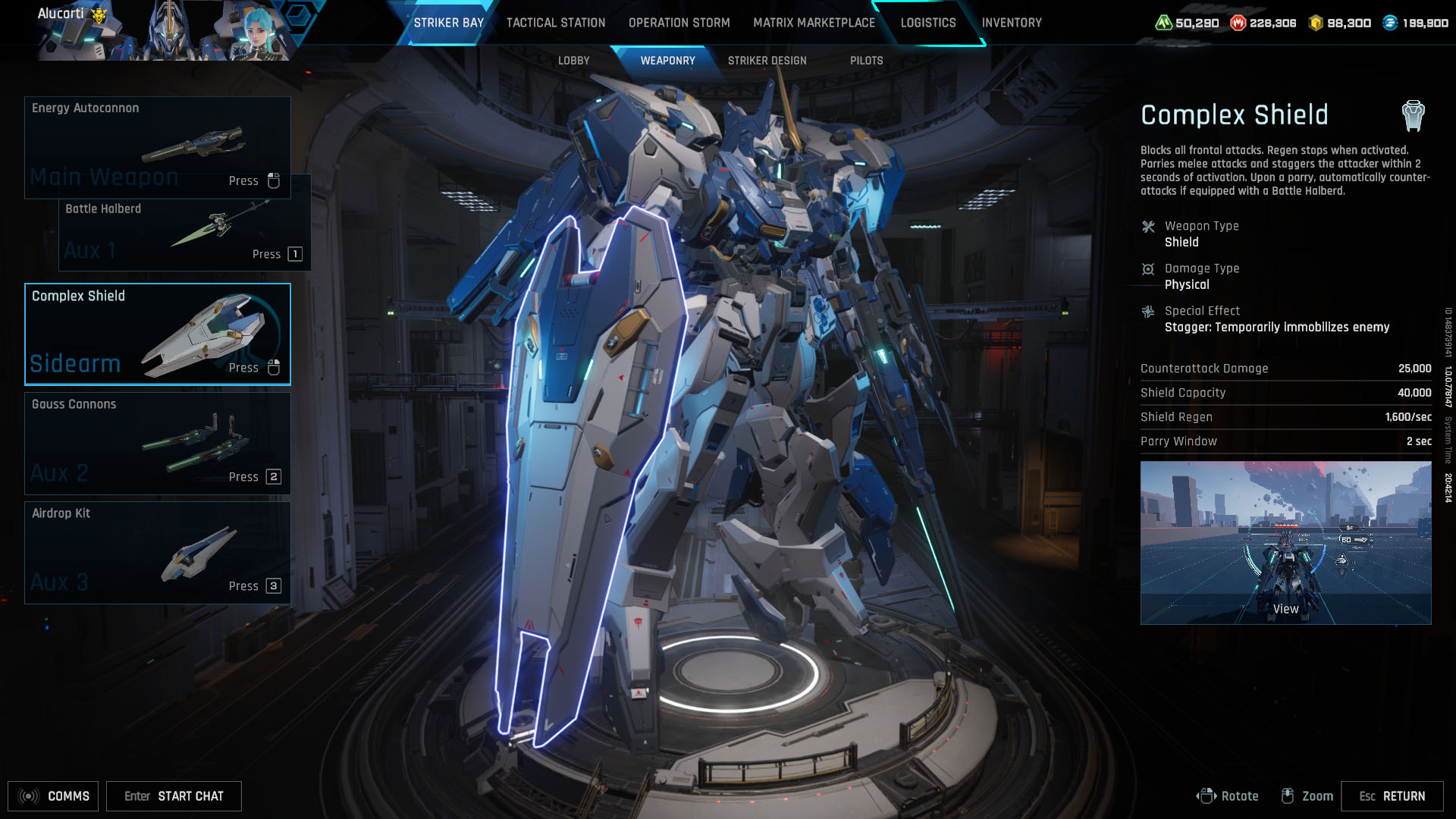Open the MATRIX MARKETPLACE section
The height and width of the screenshot is (819, 1456).
coord(813,23)
